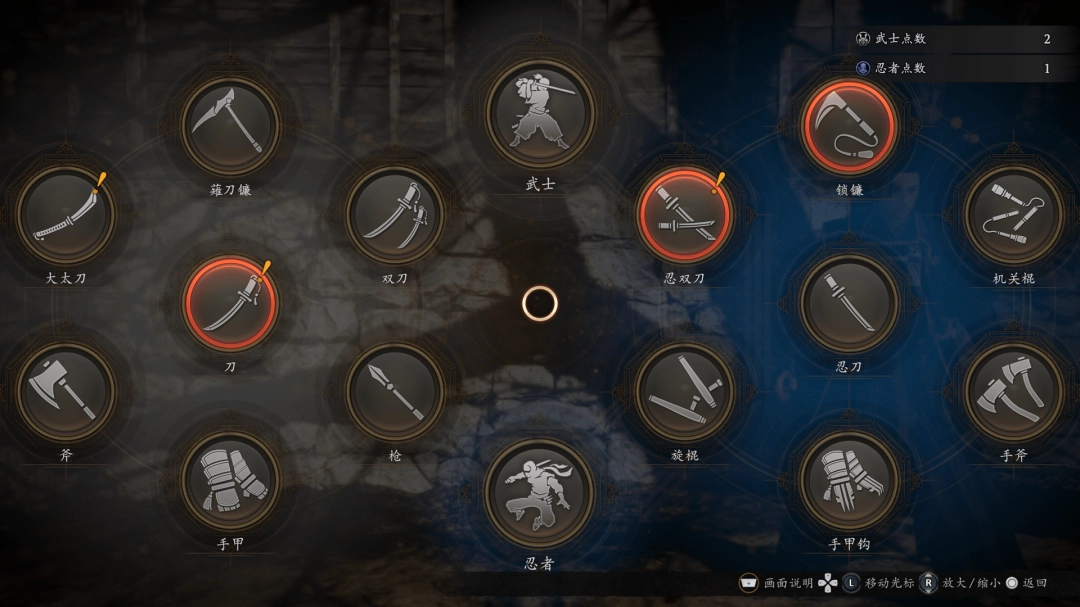Open the 双刀 dual swords node

pos(395,215)
